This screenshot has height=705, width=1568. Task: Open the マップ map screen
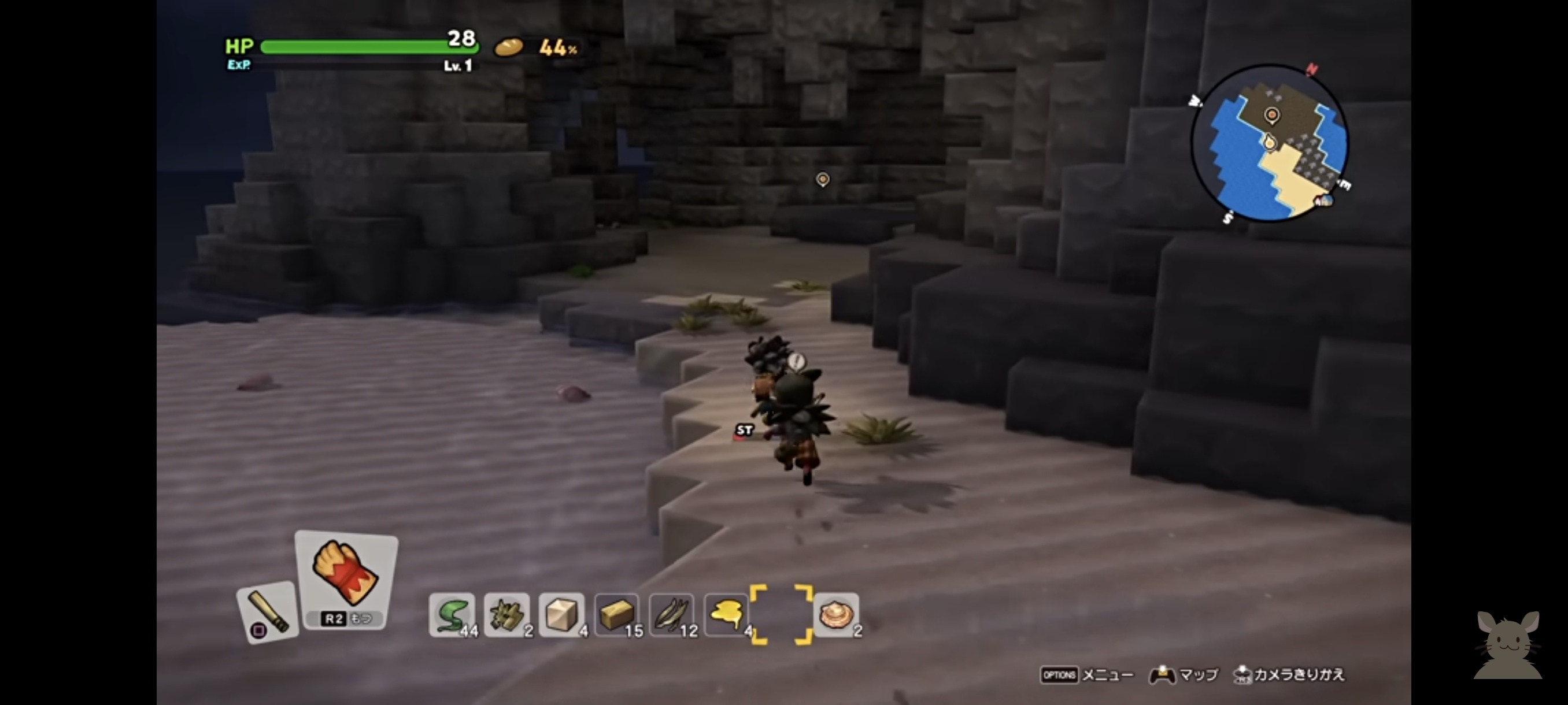1184,674
